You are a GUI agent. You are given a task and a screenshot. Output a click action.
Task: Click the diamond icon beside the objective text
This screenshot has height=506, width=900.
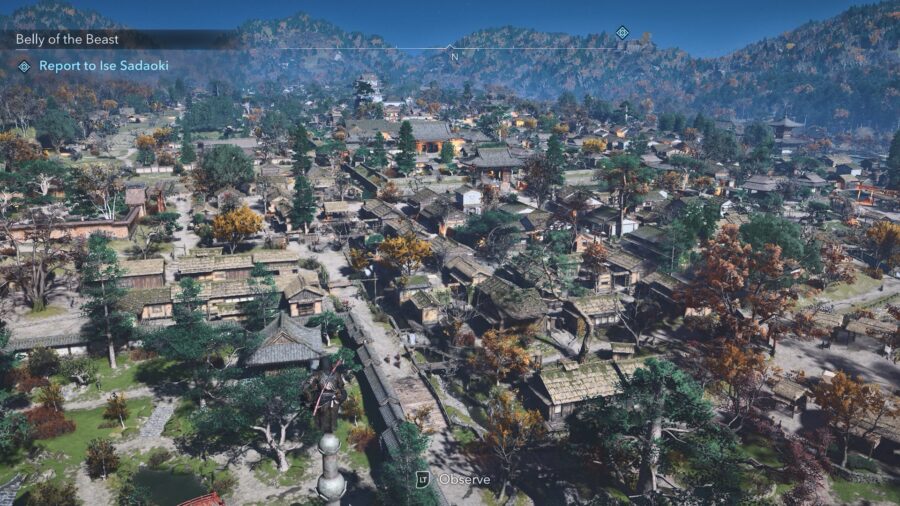pyautogui.click(x=24, y=66)
